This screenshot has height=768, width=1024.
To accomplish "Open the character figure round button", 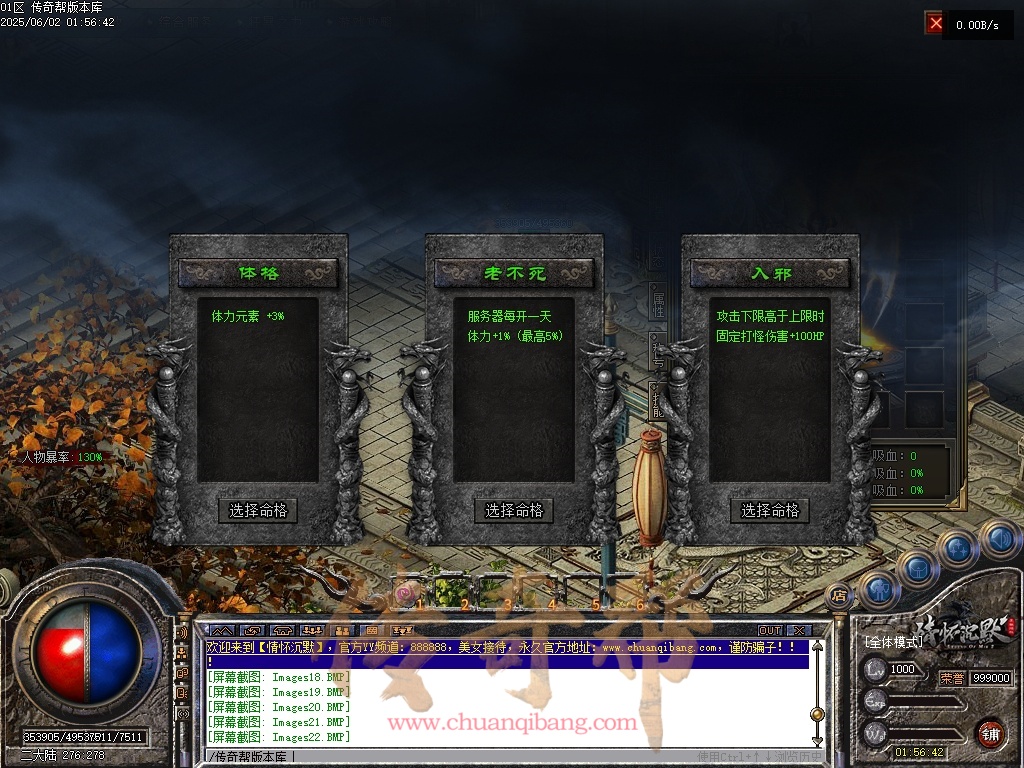I will click(878, 589).
